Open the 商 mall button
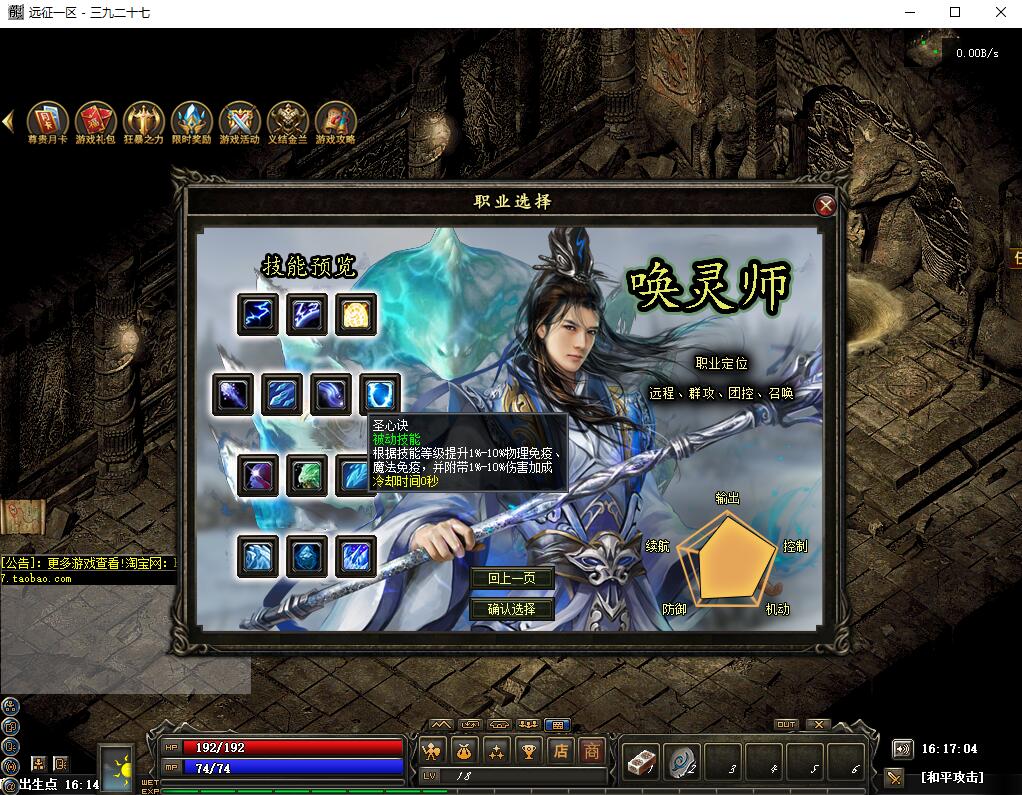 (593, 751)
